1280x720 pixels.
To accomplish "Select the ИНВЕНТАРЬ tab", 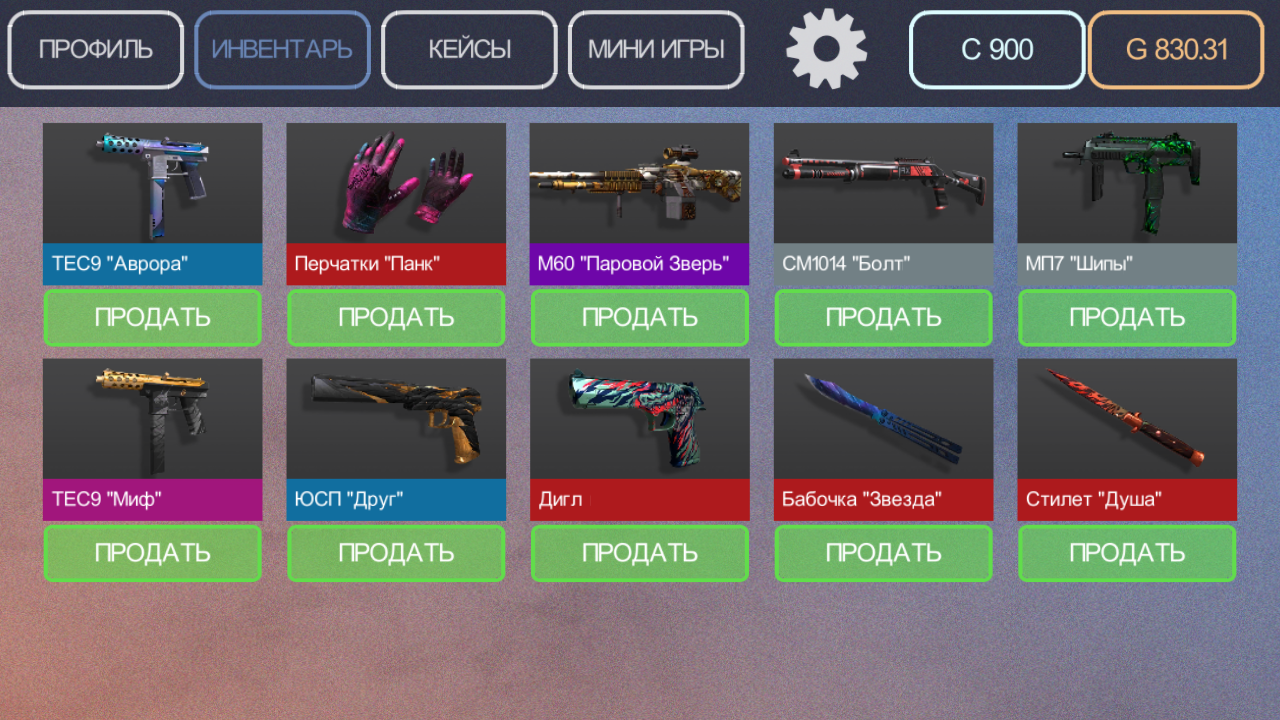I will pyautogui.click(x=282, y=49).
